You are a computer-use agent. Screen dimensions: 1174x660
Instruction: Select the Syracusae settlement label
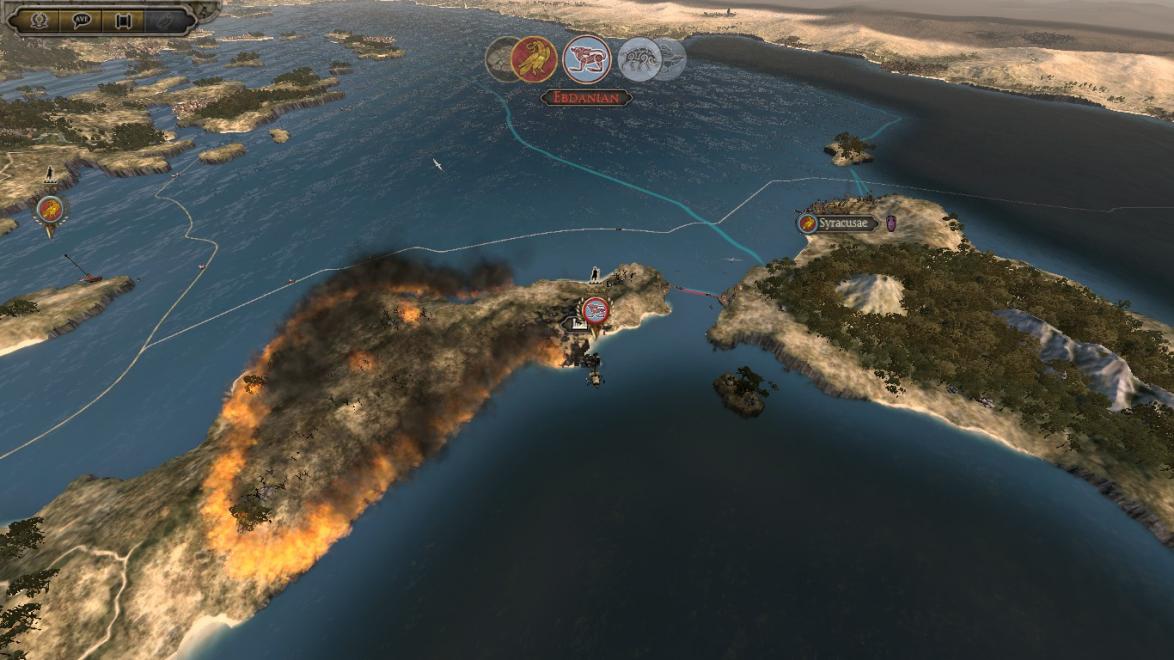coord(845,224)
